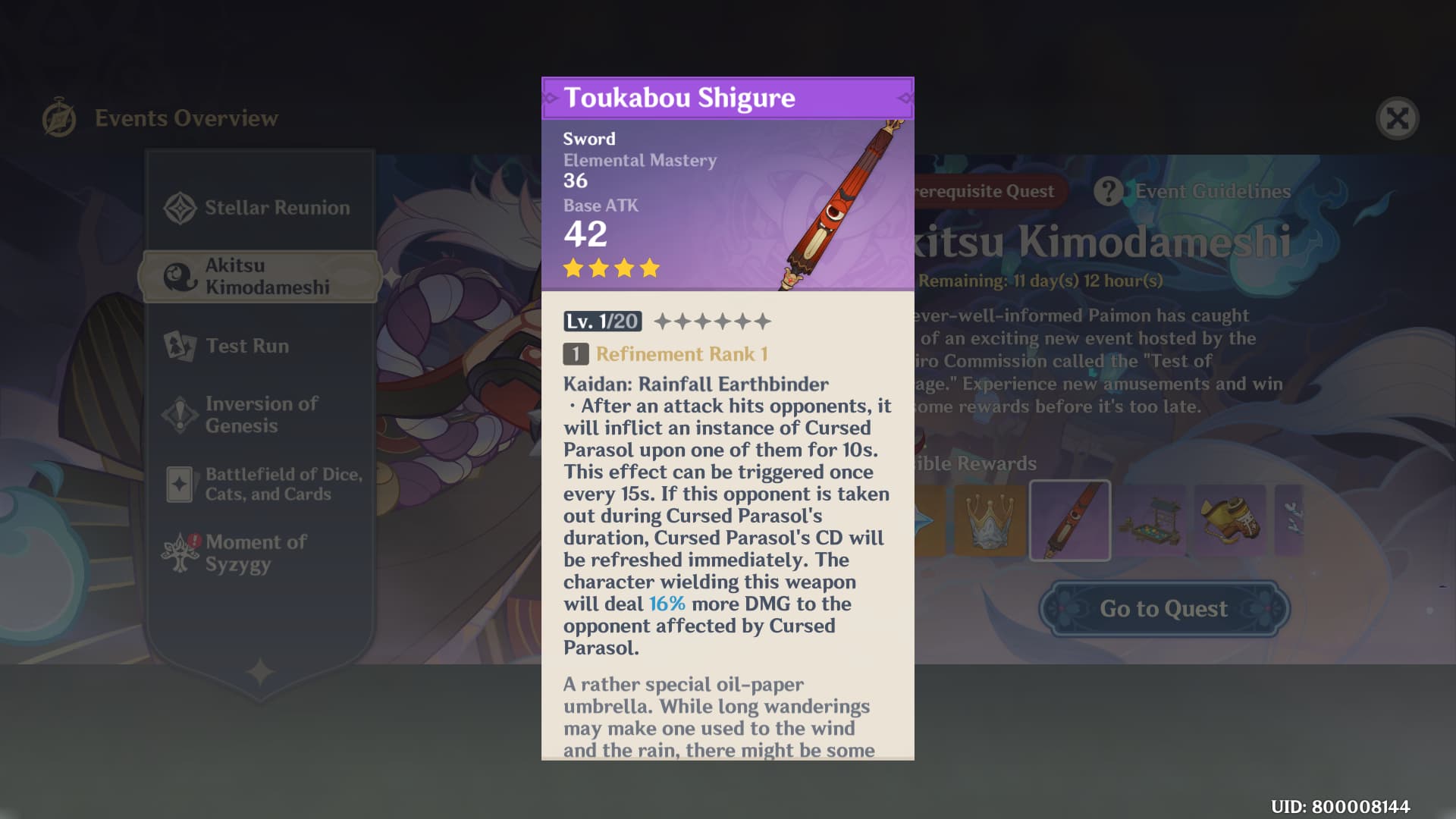
Task: Select the crown reward thumbnail
Action: [991, 520]
